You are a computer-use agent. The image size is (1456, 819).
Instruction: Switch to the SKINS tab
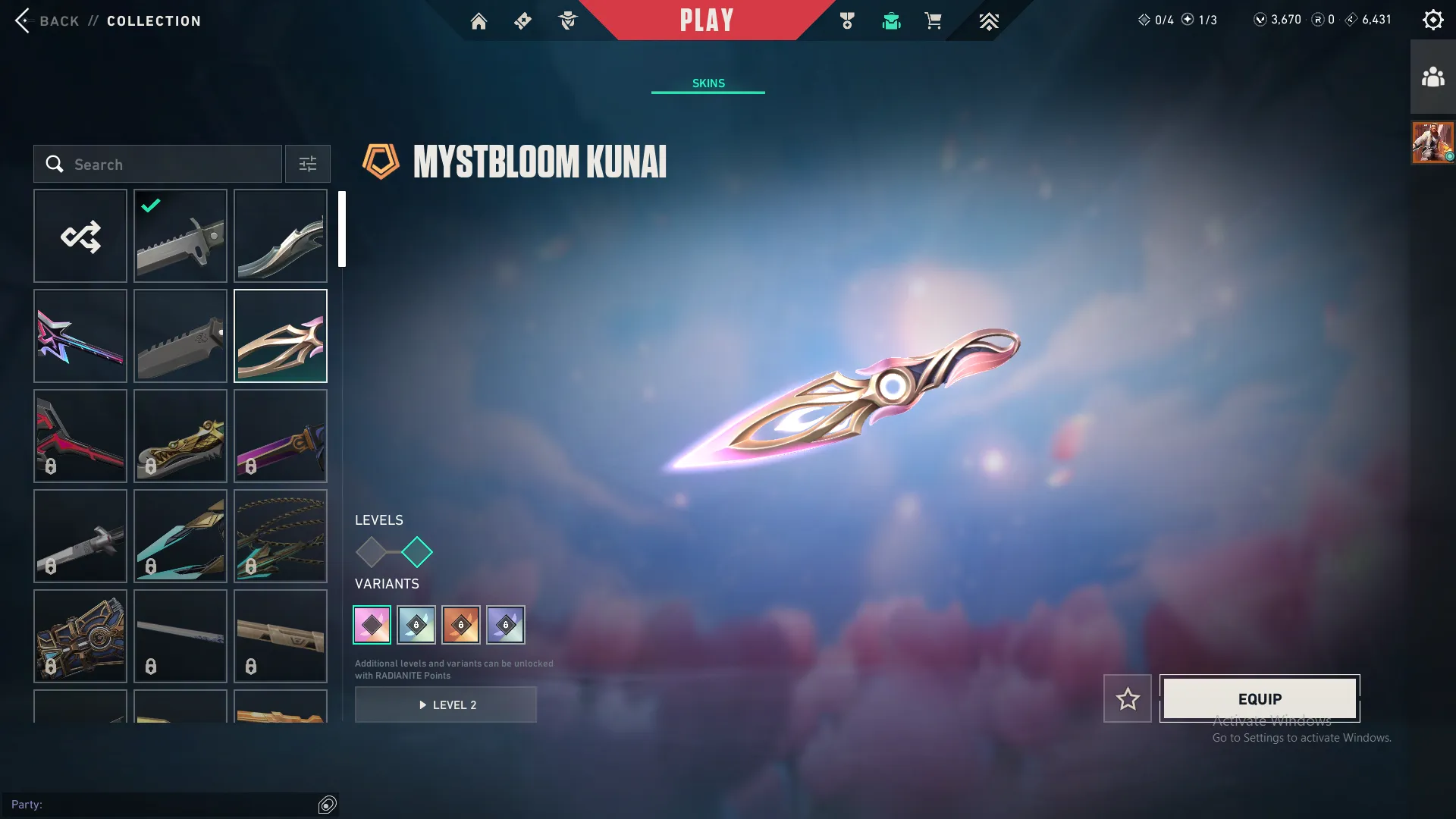(x=708, y=83)
